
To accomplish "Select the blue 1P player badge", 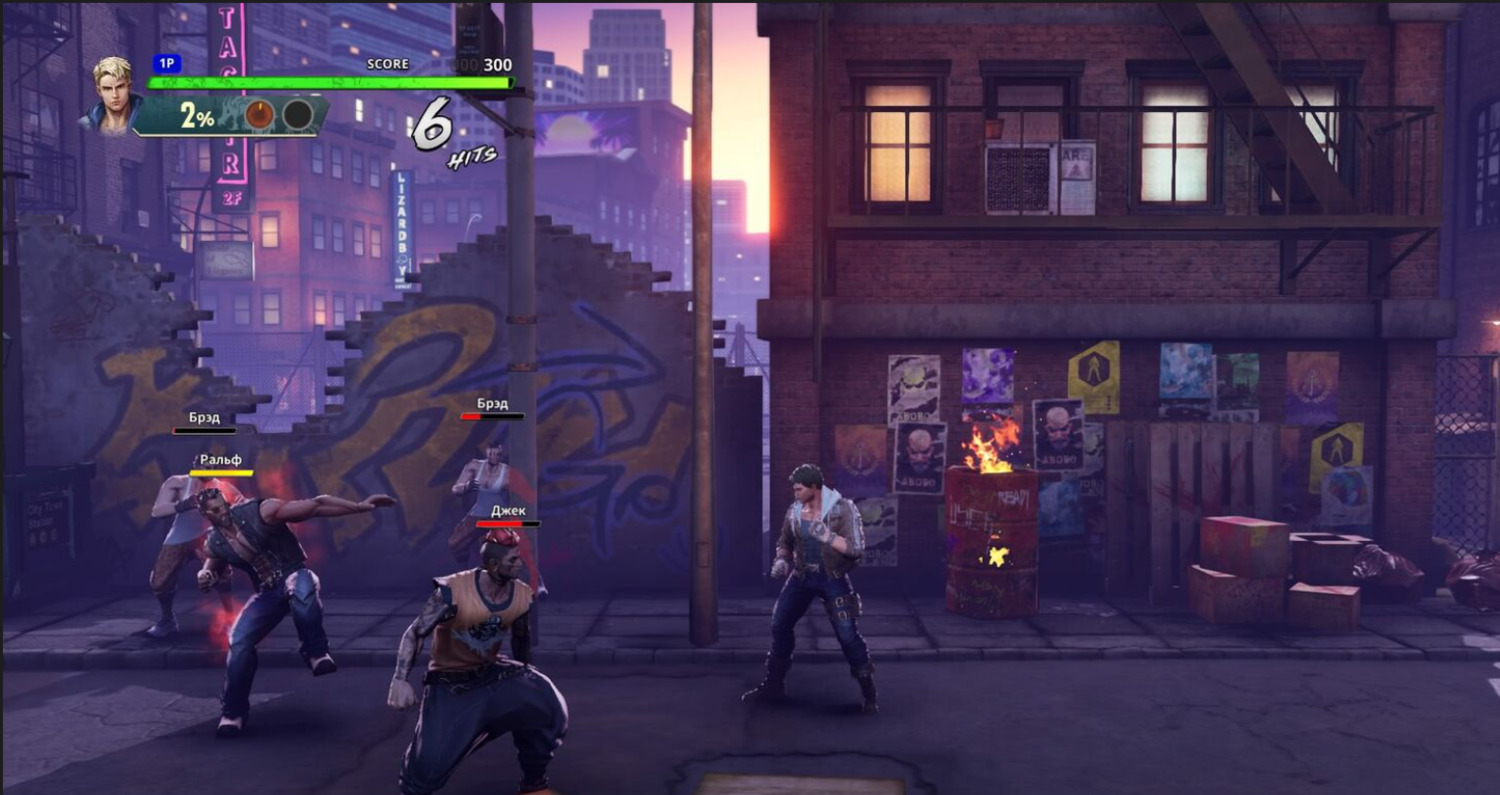I will (x=167, y=64).
